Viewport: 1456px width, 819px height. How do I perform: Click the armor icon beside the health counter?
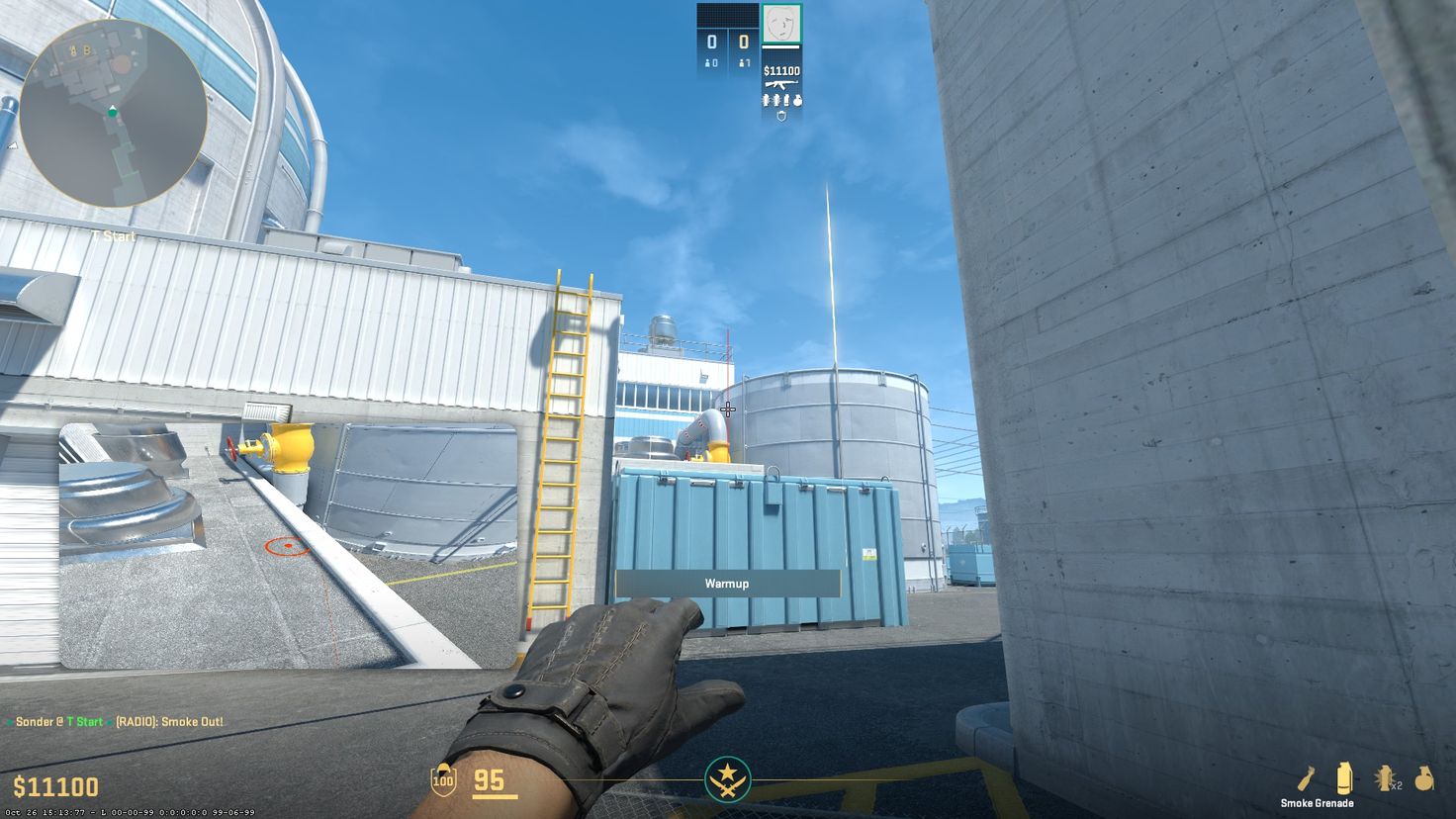point(442,781)
